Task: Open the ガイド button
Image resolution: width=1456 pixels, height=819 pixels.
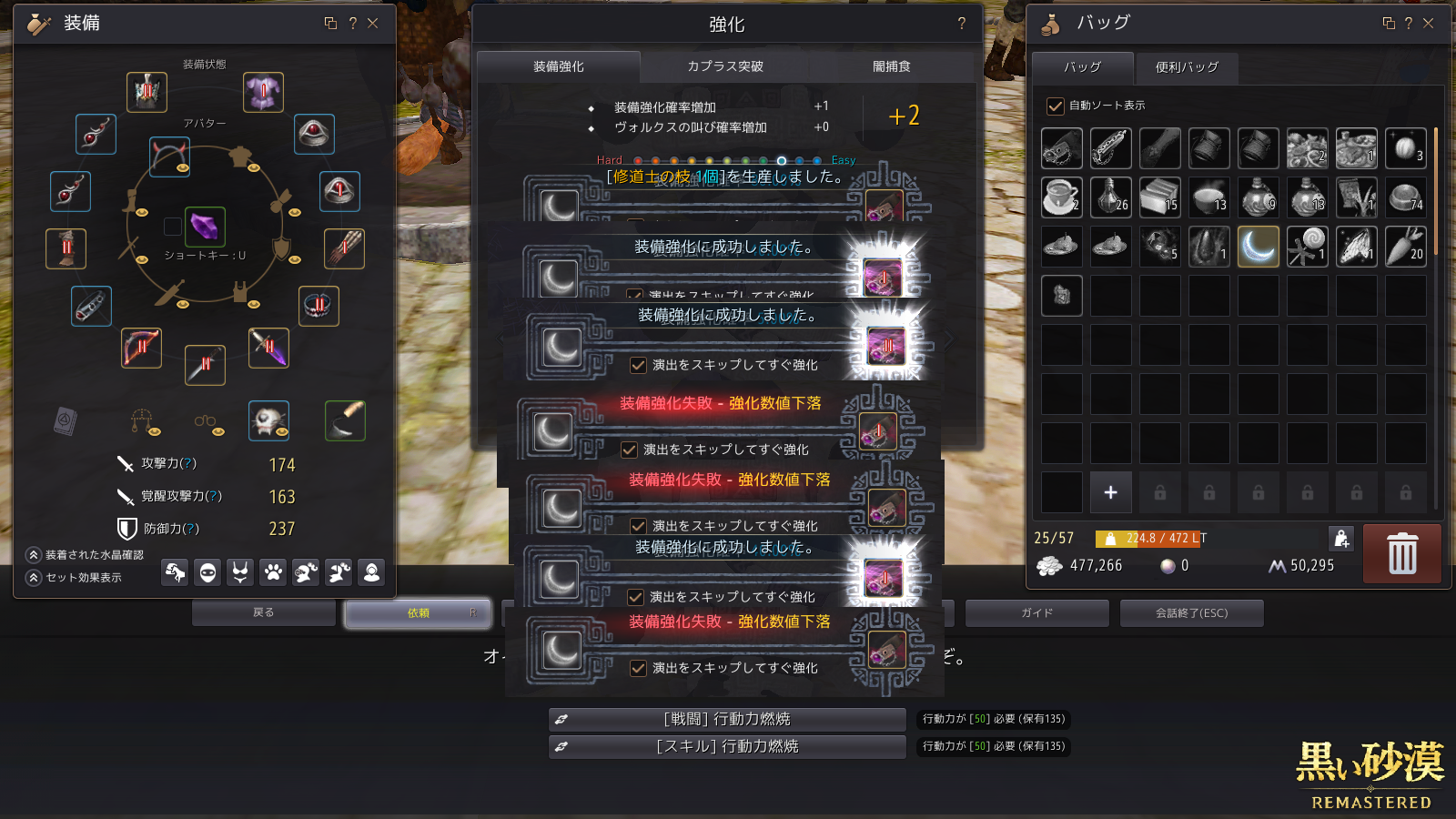Action: (1036, 613)
